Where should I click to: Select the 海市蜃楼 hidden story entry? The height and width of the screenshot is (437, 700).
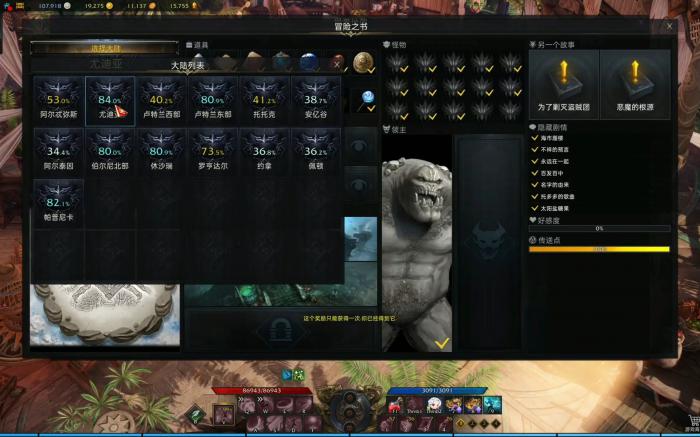point(556,141)
